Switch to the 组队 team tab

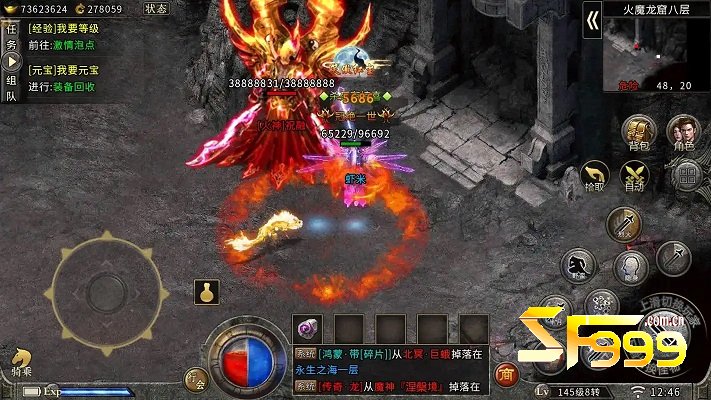tap(11, 89)
